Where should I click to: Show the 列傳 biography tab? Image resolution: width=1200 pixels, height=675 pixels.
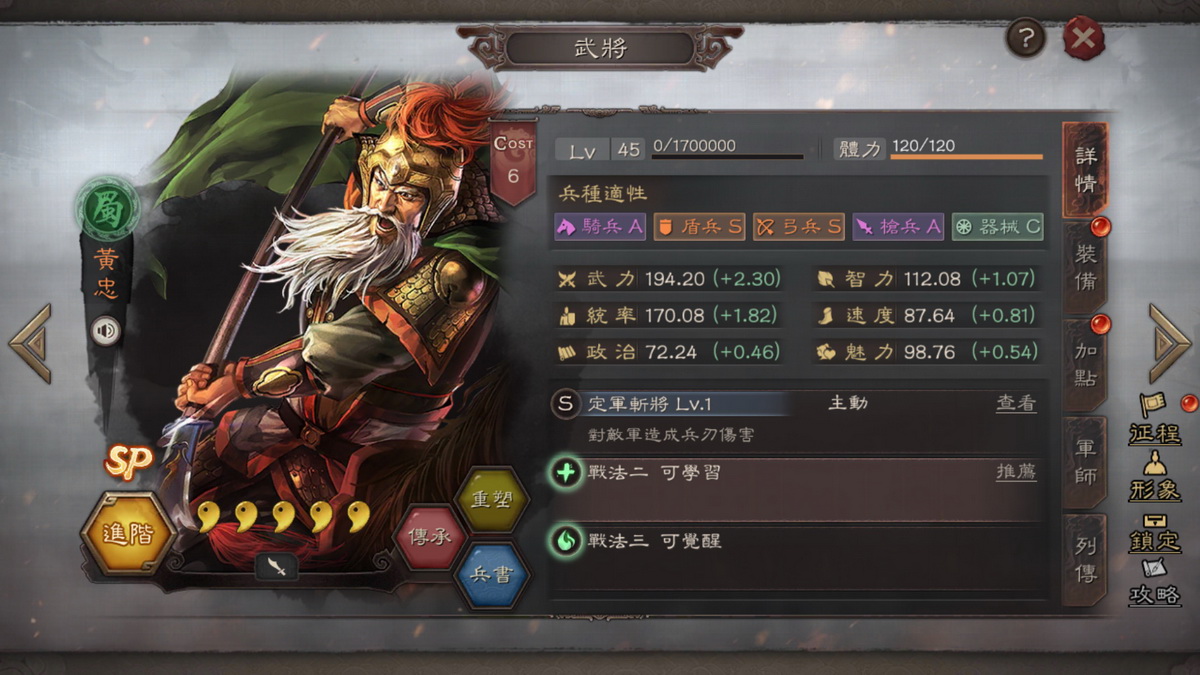click(1085, 559)
